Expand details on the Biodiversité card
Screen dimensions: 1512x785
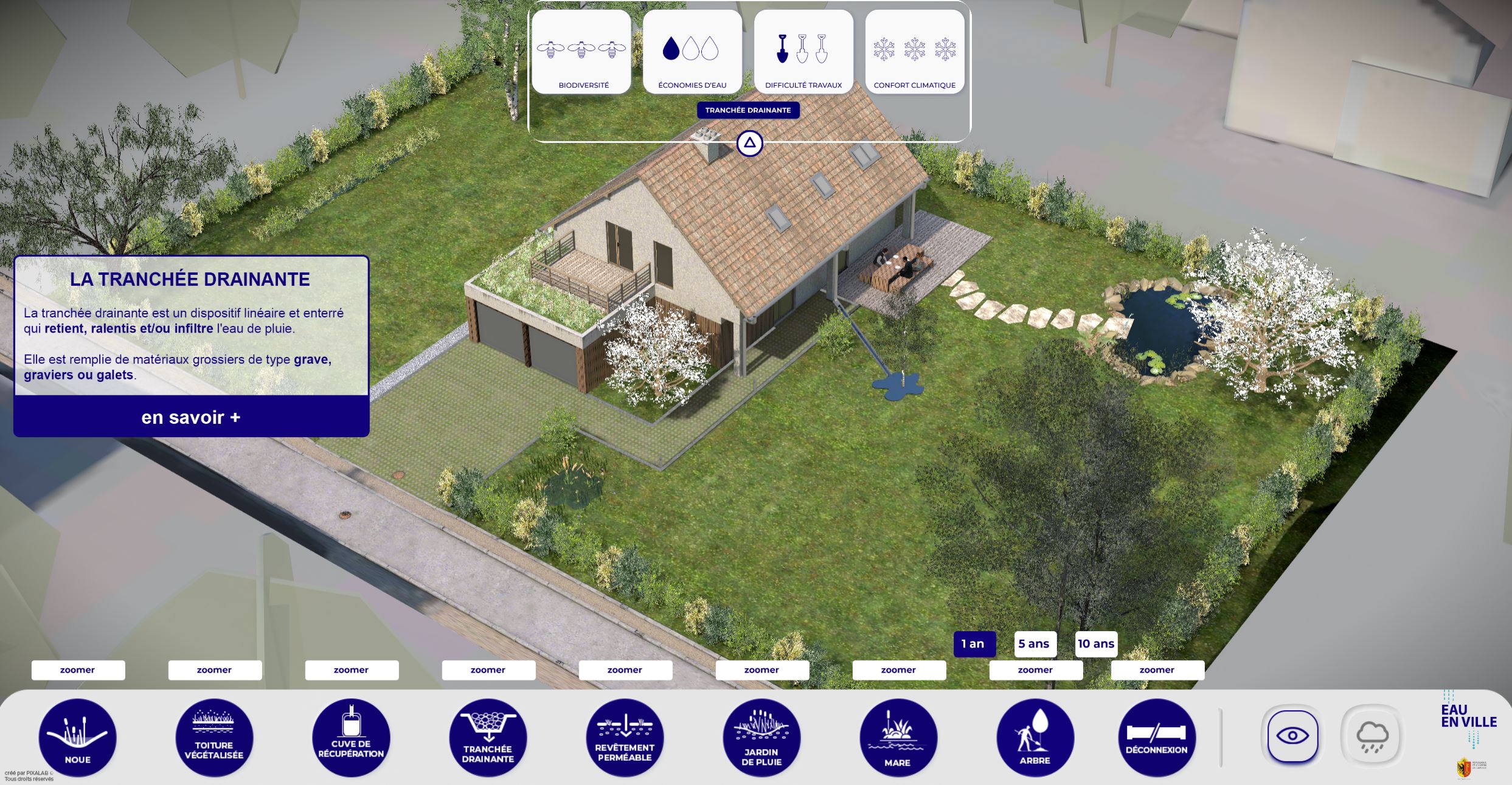(583, 52)
